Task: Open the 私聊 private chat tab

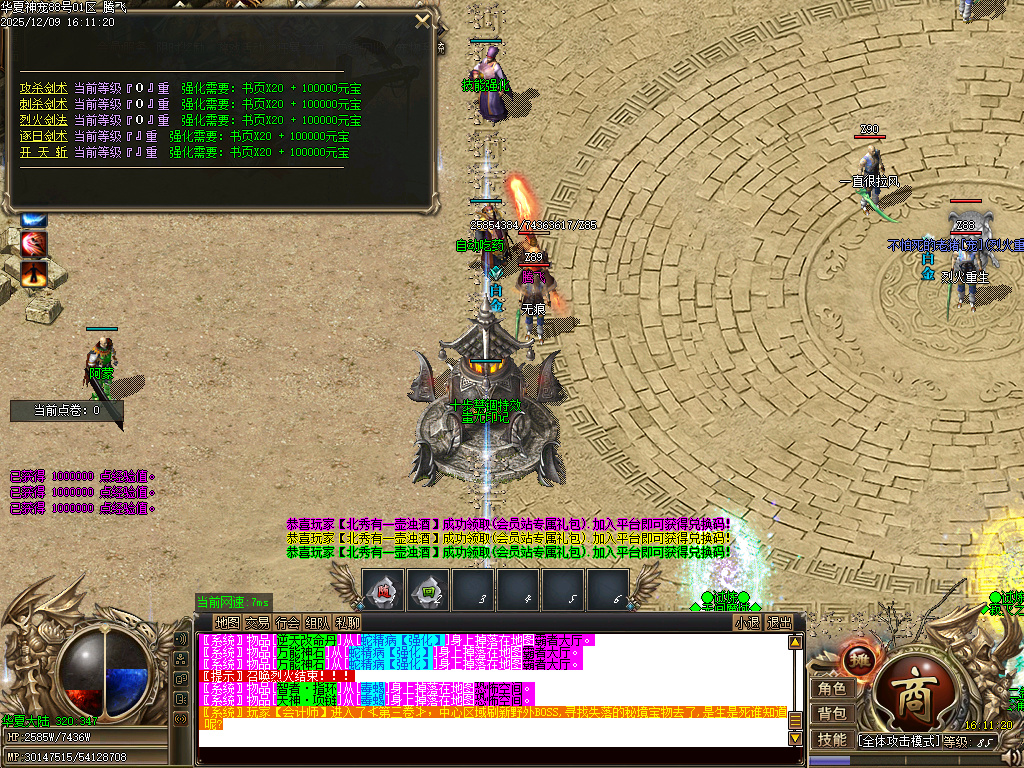Action: coord(347,622)
